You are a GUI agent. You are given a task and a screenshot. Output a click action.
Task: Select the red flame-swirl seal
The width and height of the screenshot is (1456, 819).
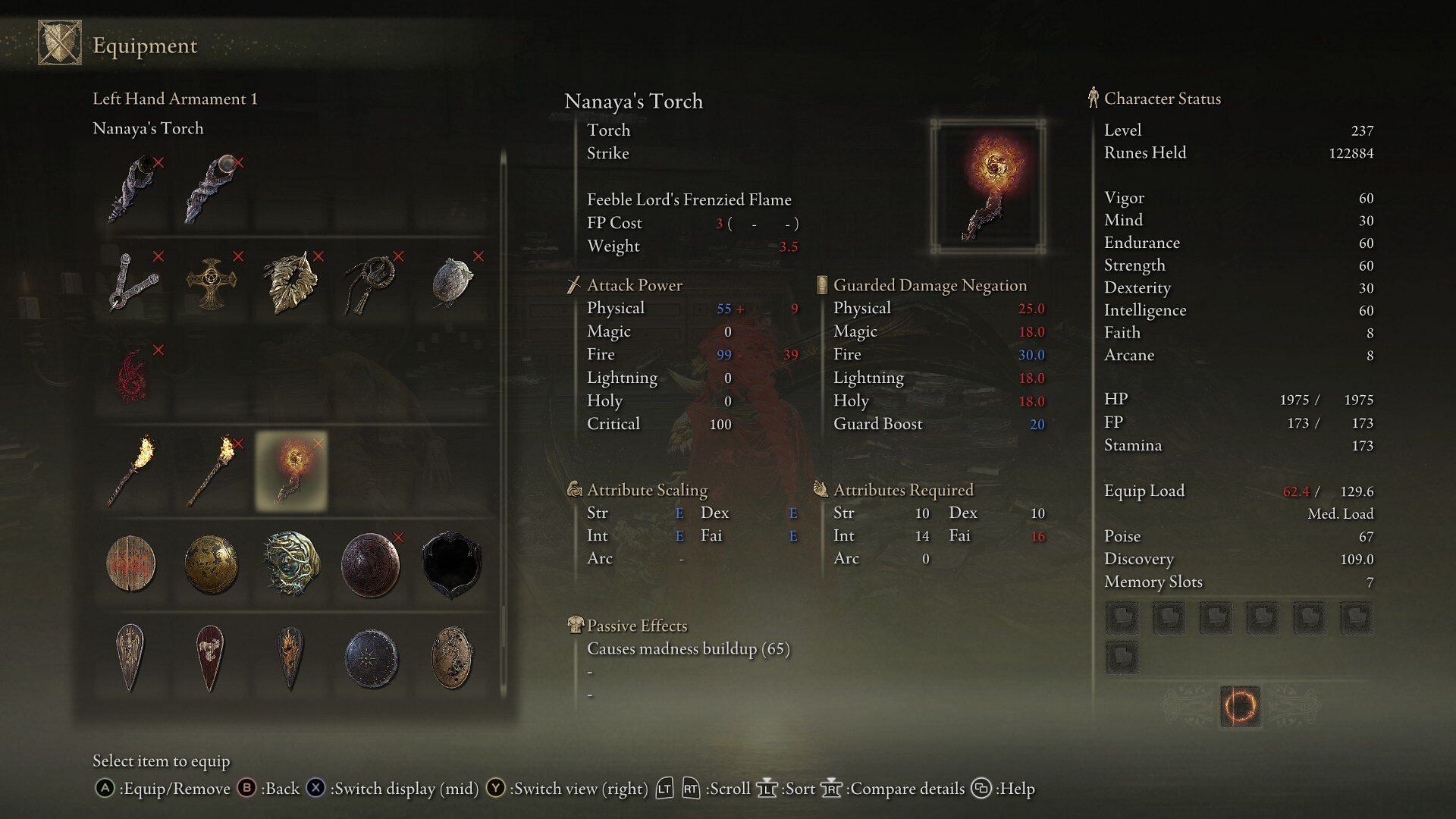(133, 376)
